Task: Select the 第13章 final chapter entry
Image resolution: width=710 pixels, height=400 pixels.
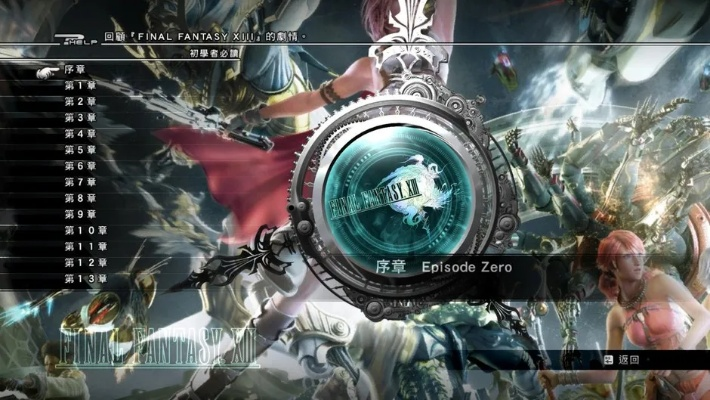Action: (x=84, y=278)
